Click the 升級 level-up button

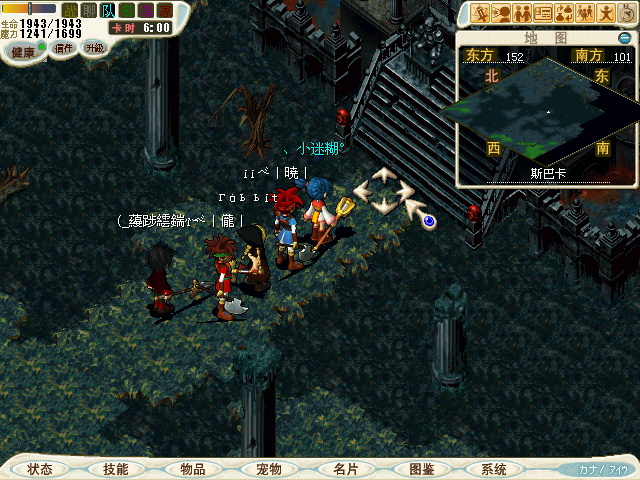[x=94, y=47]
